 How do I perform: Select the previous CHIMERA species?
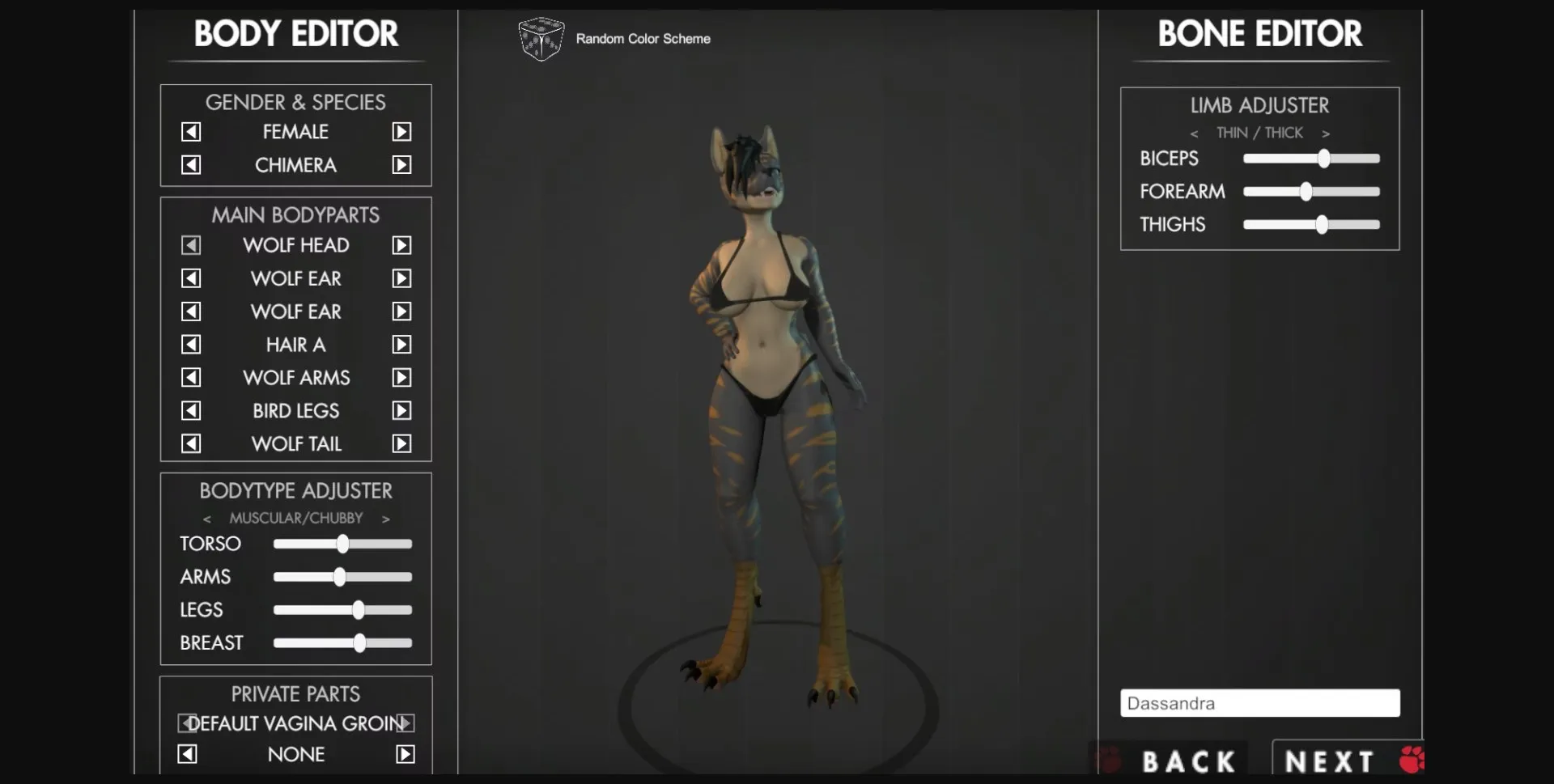coord(190,164)
